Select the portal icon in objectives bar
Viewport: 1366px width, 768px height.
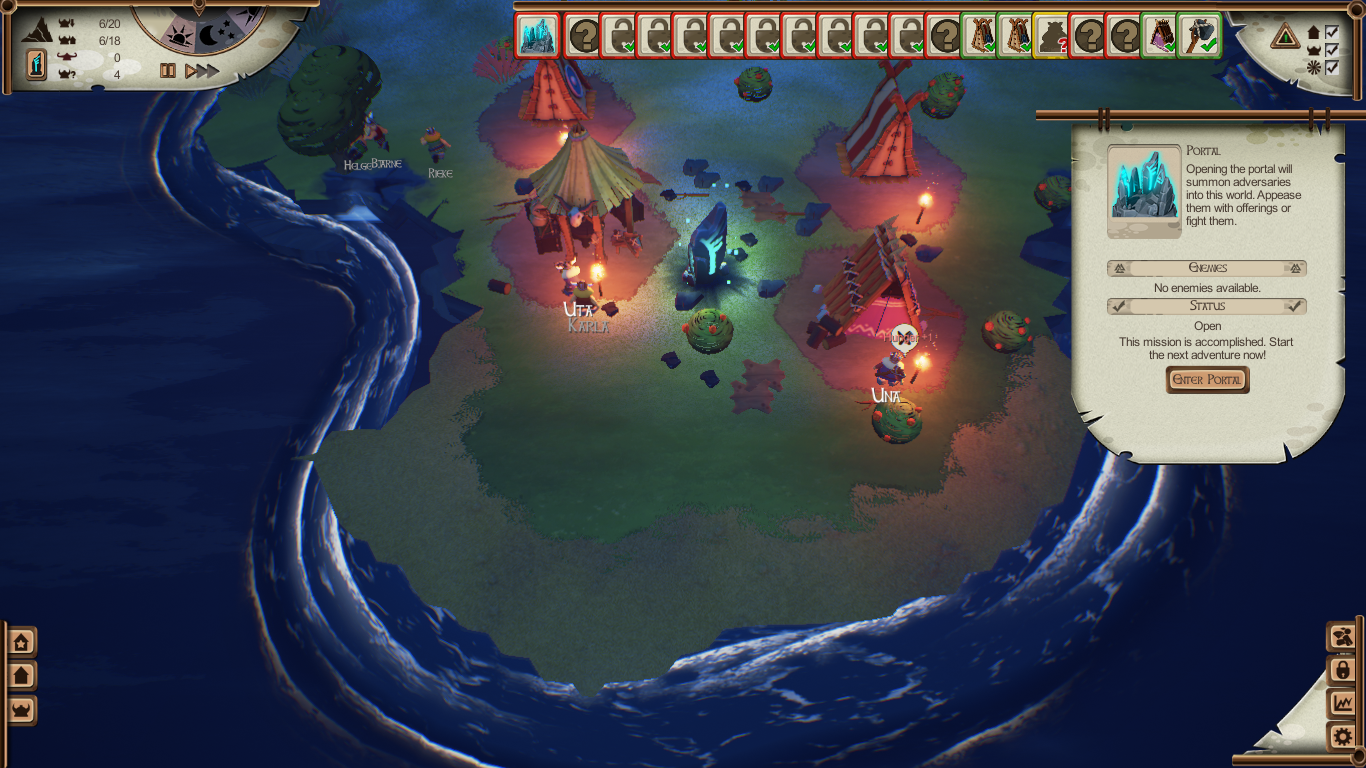point(537,36)
